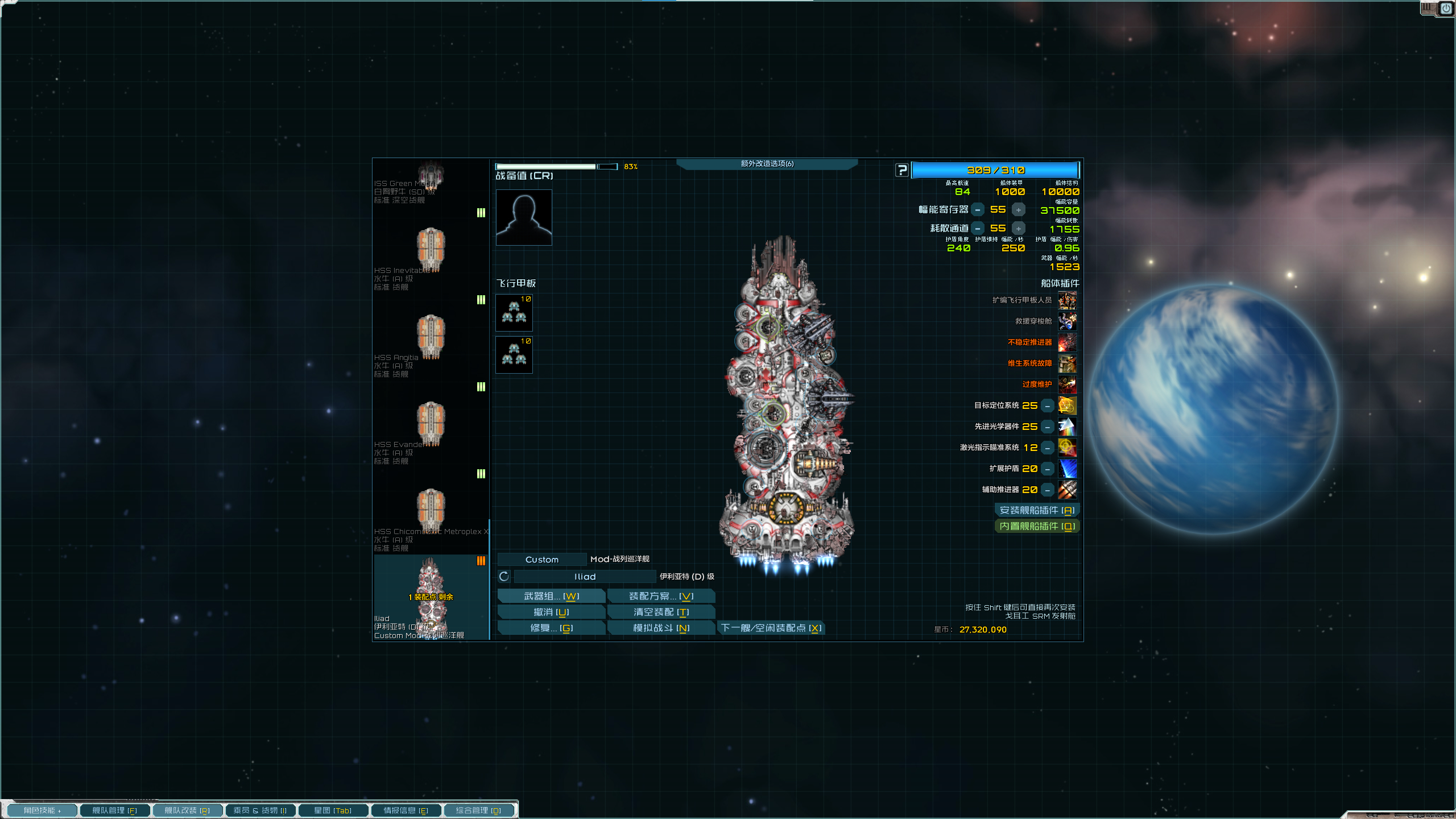Remove the 目标定位系统 hullmod
The height and width of the screenshot is (819, 1456).
coord(1048,406)
